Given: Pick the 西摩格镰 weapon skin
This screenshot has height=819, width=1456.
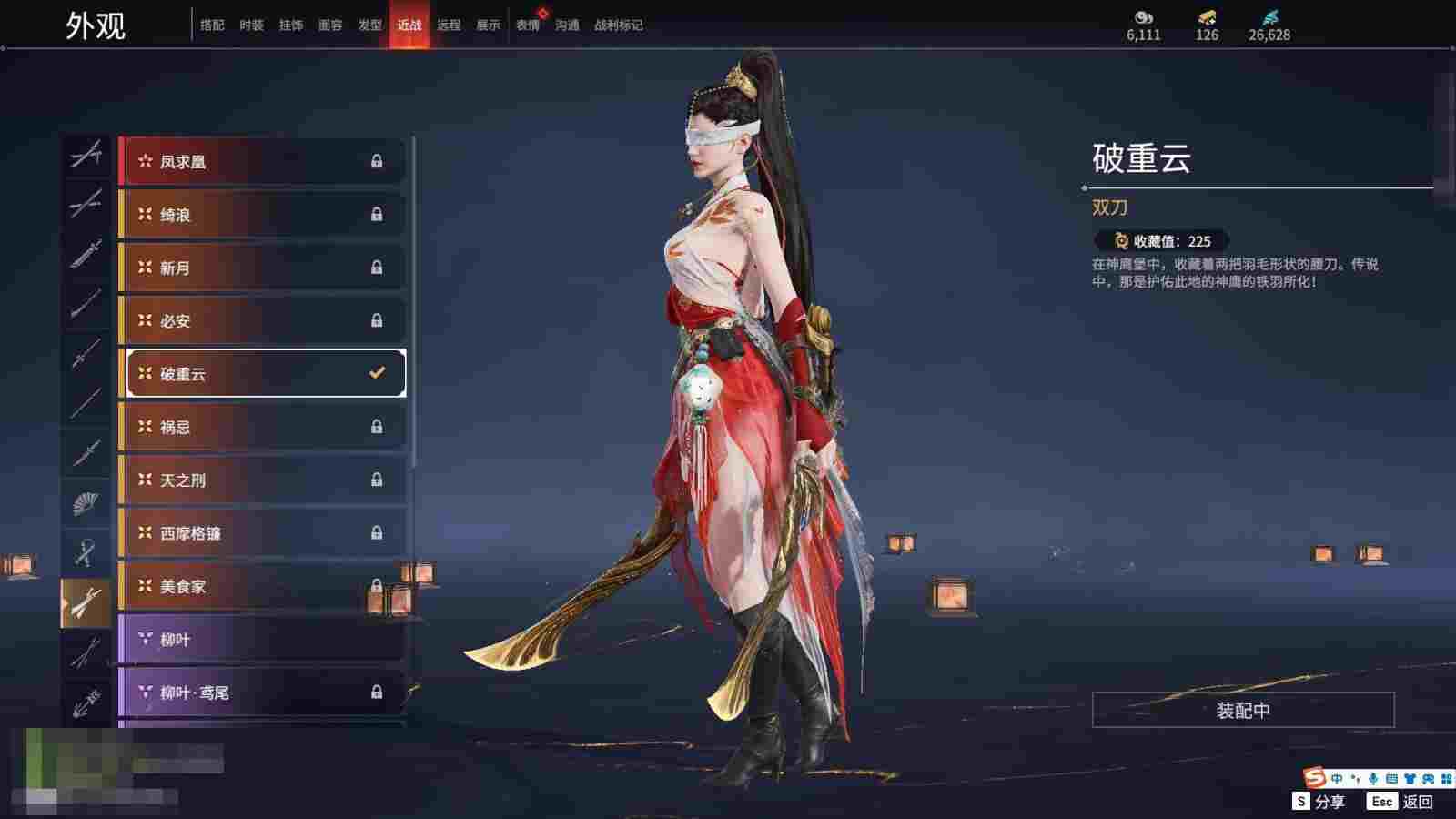Looking at the screenshot, I should pyautogui.click(x=262, y=533).
